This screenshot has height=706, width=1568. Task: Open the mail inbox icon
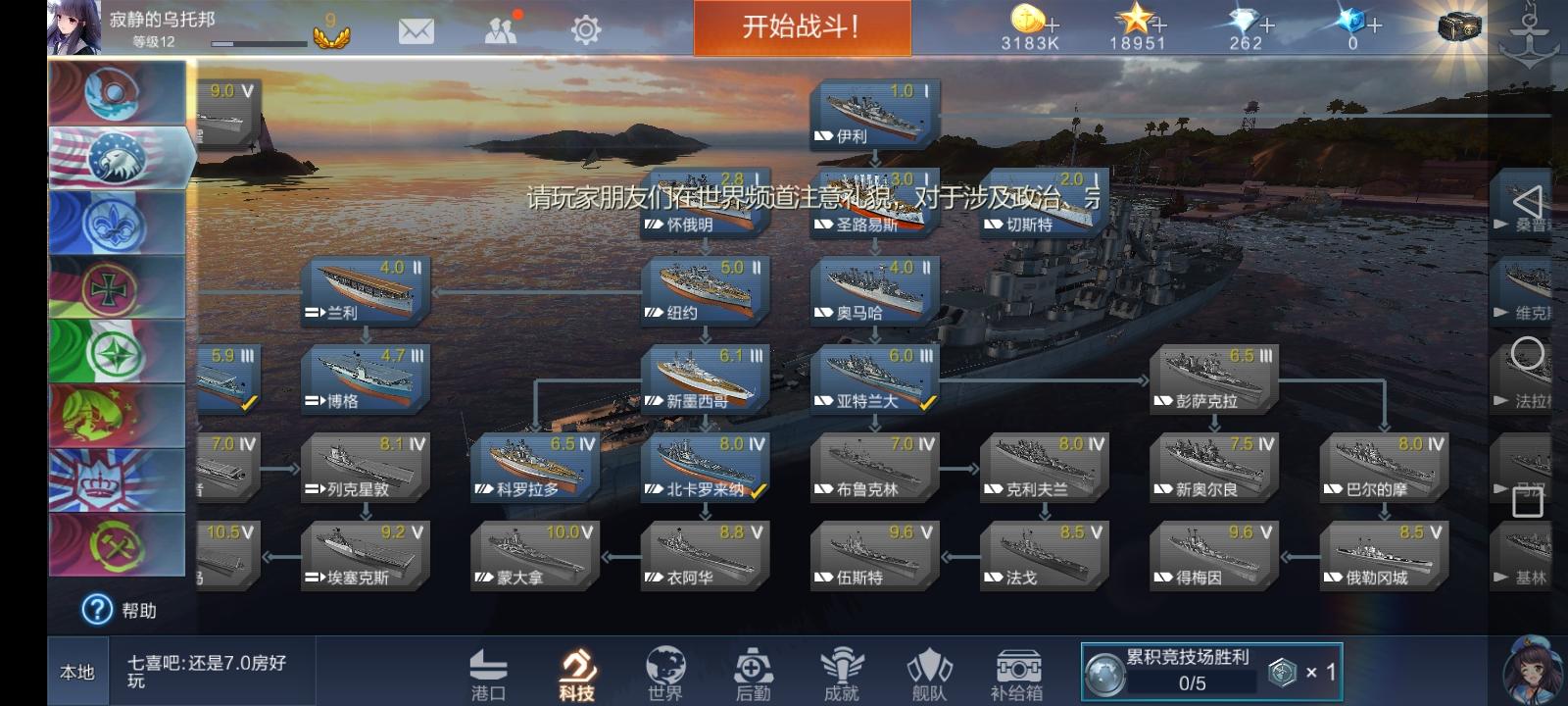pyautogui.click(x=416, y=30)
